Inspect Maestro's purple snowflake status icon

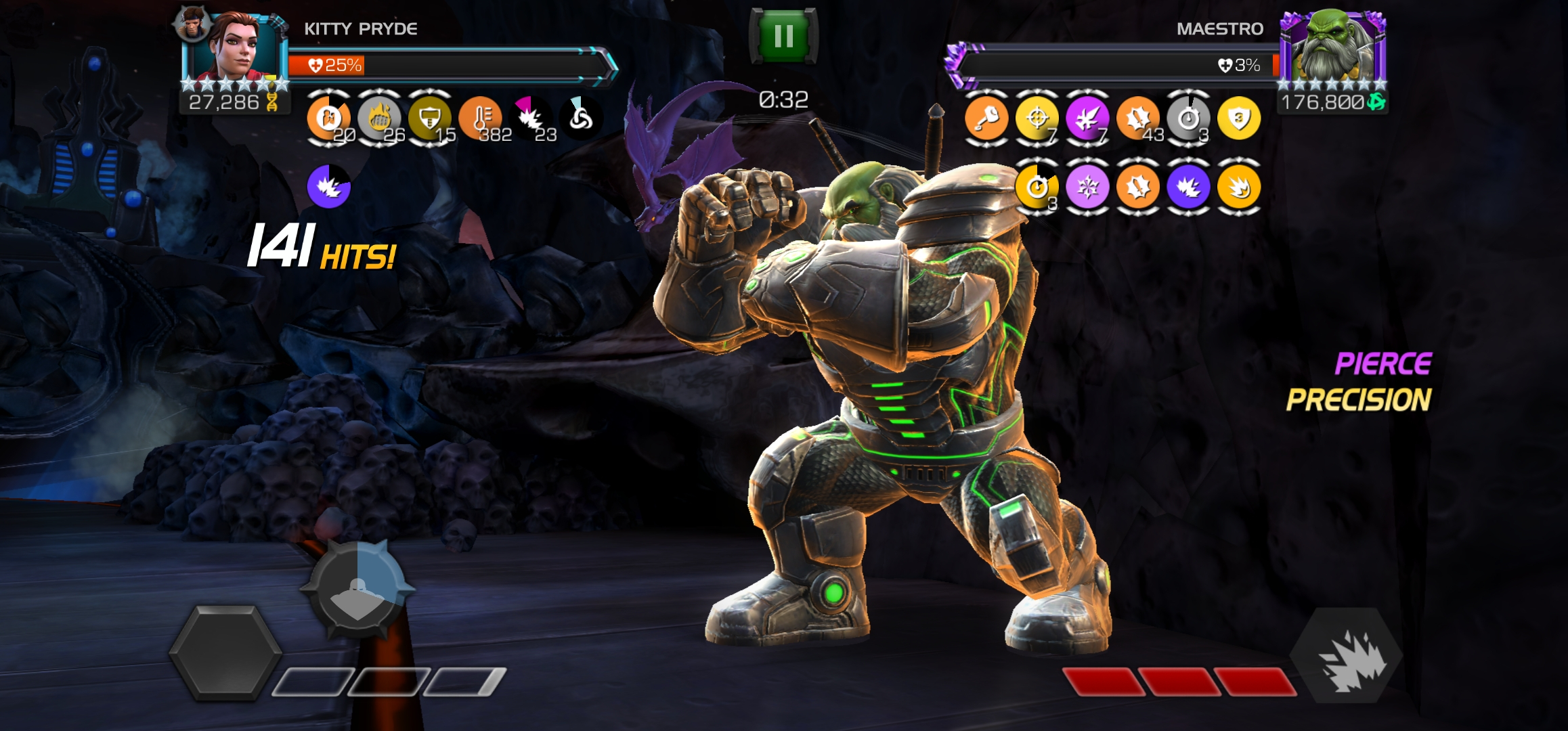1087,187
